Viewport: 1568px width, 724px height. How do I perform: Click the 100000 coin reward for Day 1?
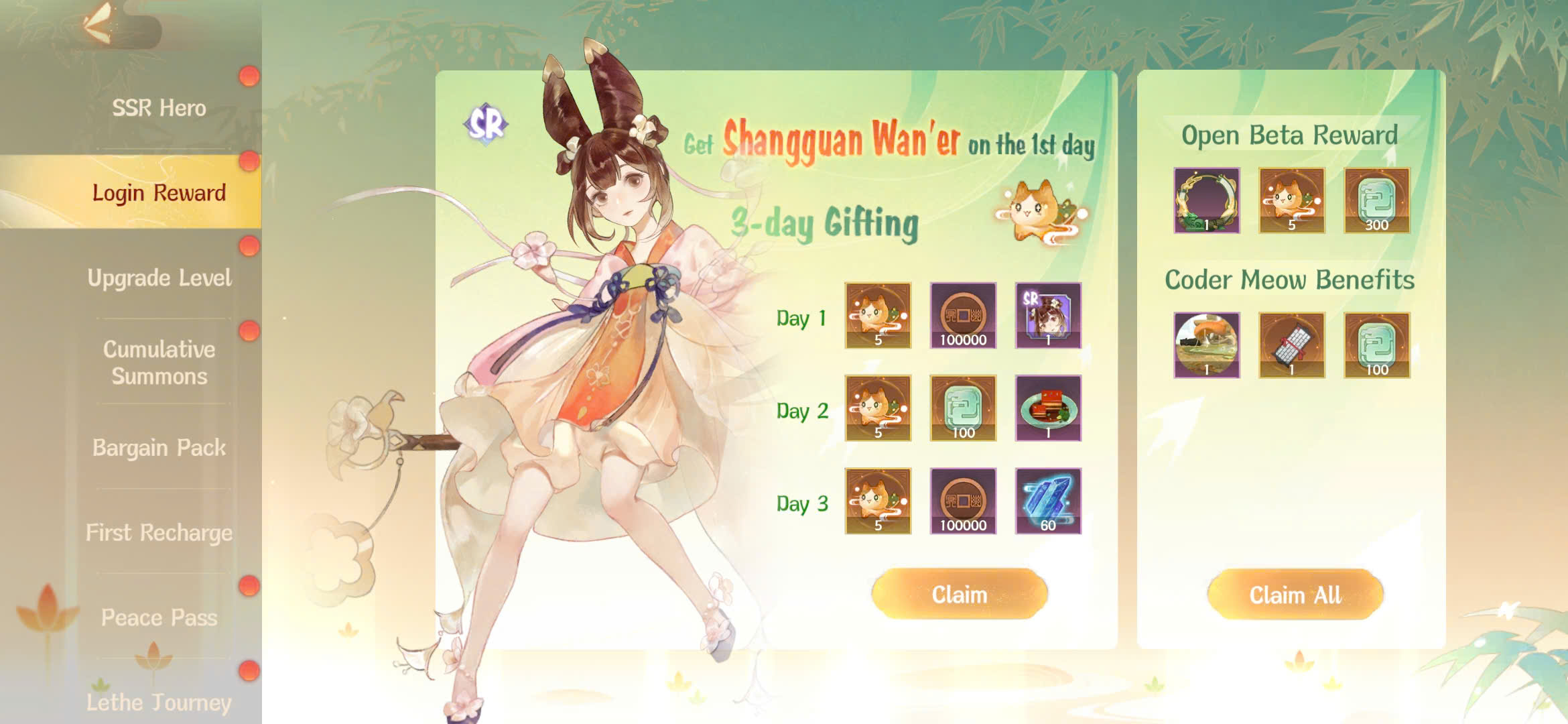pos(963,316)
